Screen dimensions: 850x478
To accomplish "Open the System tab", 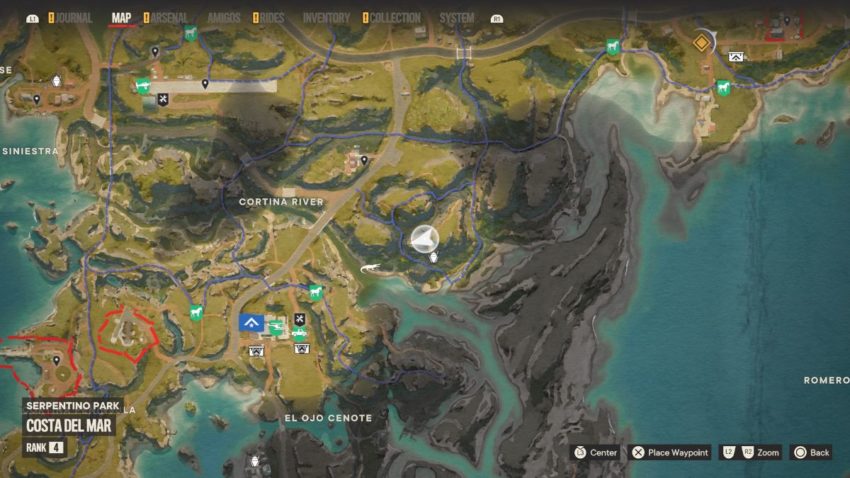I will (x=457, y=18).
